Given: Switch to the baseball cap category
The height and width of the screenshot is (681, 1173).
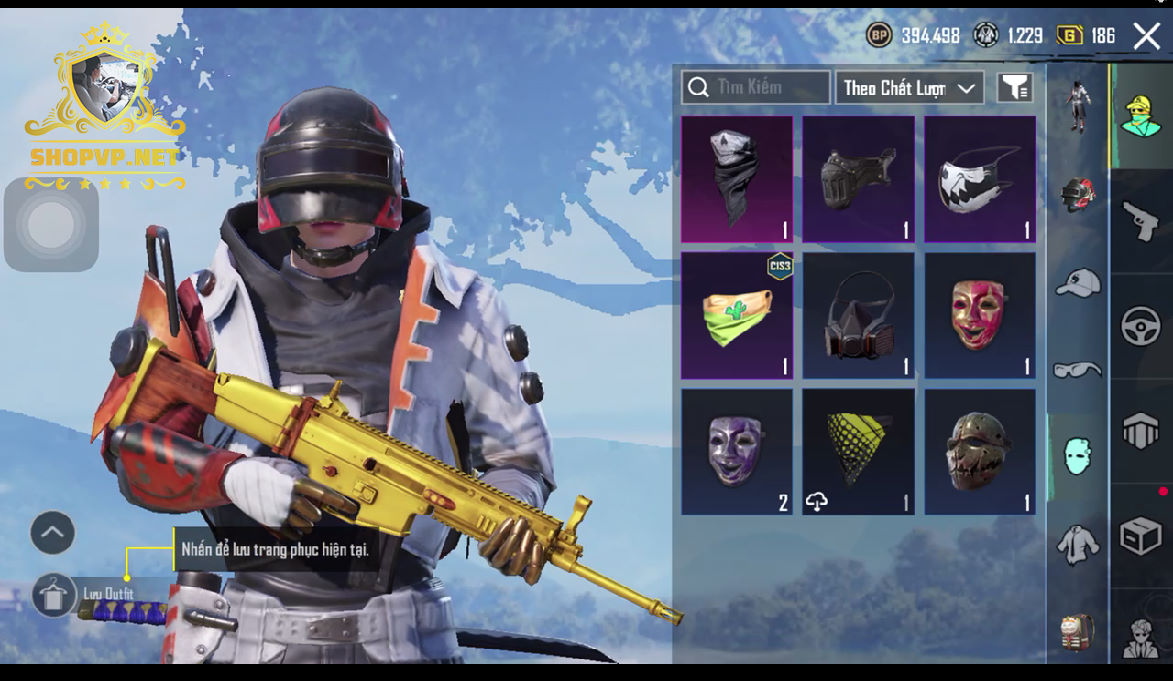Looking at the screenshot, I should pyautogui.click(x=1077, y=283).
